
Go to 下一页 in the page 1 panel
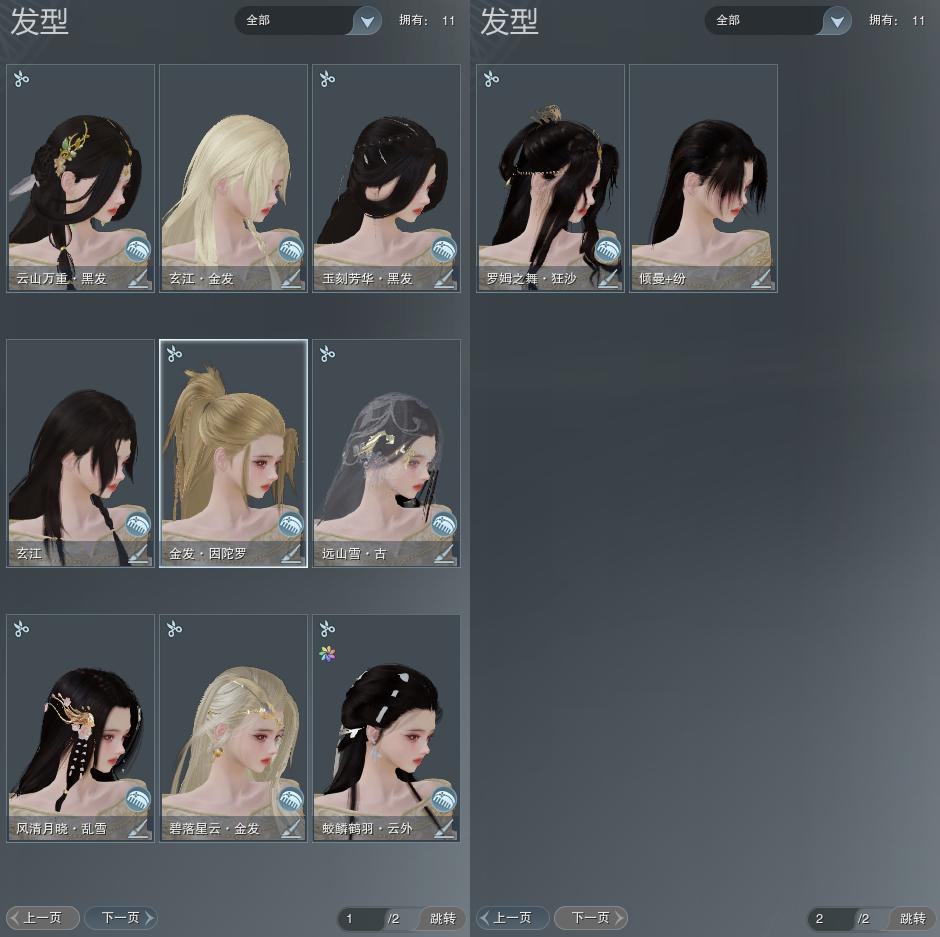[121, 917]
